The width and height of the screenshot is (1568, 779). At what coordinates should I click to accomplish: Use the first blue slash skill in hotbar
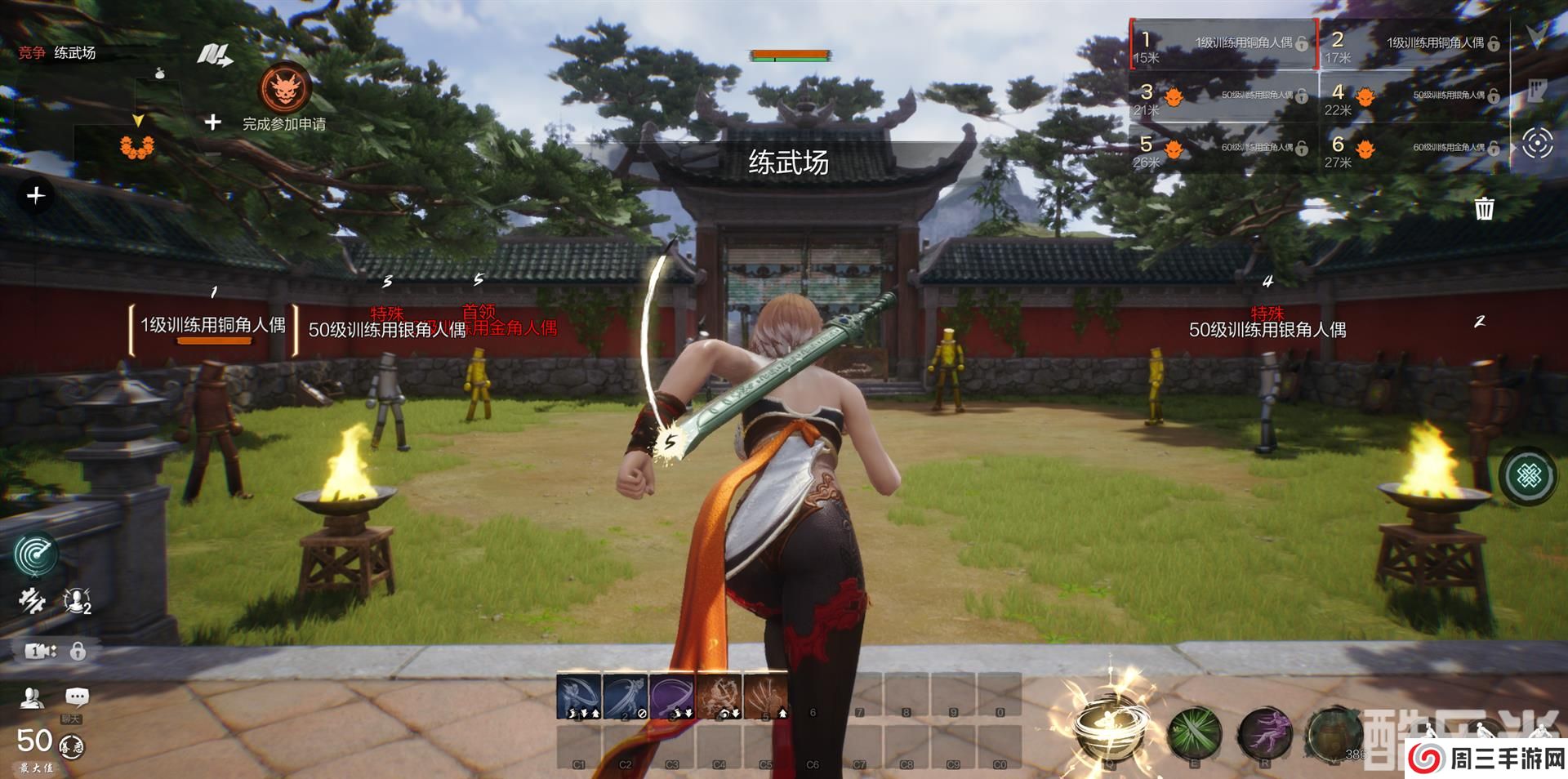tap(579, 696)
